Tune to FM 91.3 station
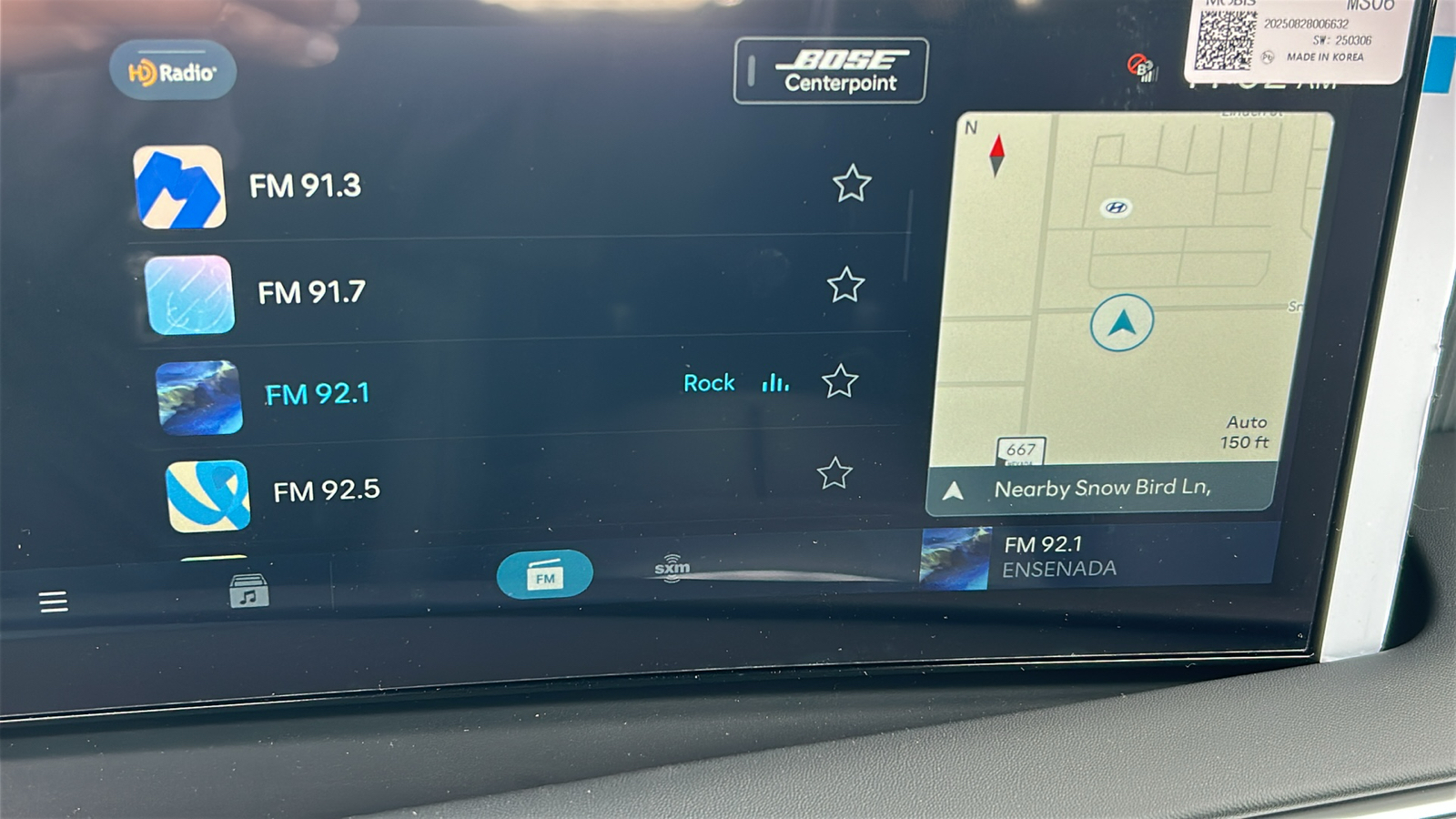The width and height of the screenshot is (1456, 819). tap(306, 187)
